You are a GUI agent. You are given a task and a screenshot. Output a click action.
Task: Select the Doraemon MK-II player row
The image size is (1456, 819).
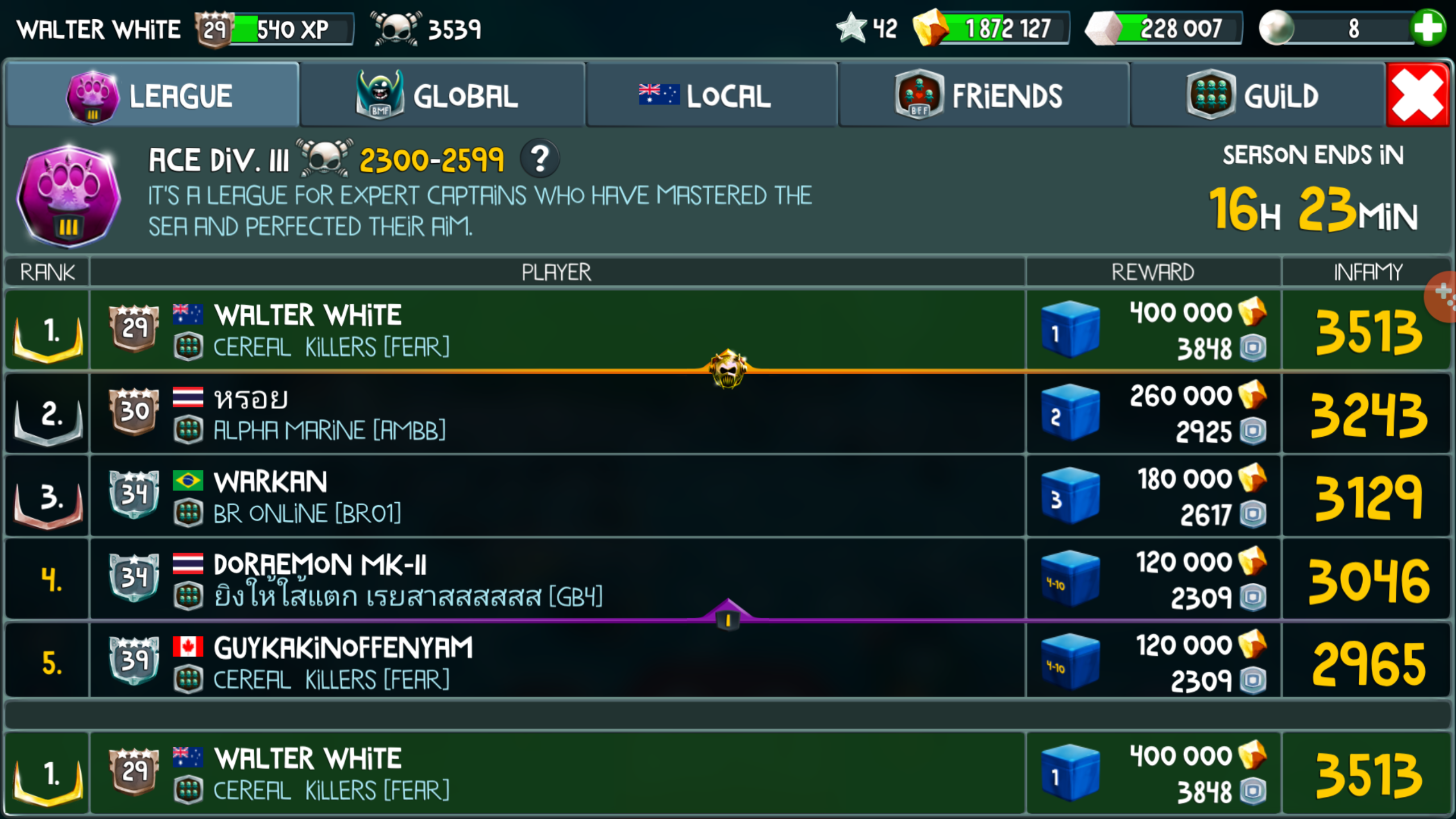point(557,579)
